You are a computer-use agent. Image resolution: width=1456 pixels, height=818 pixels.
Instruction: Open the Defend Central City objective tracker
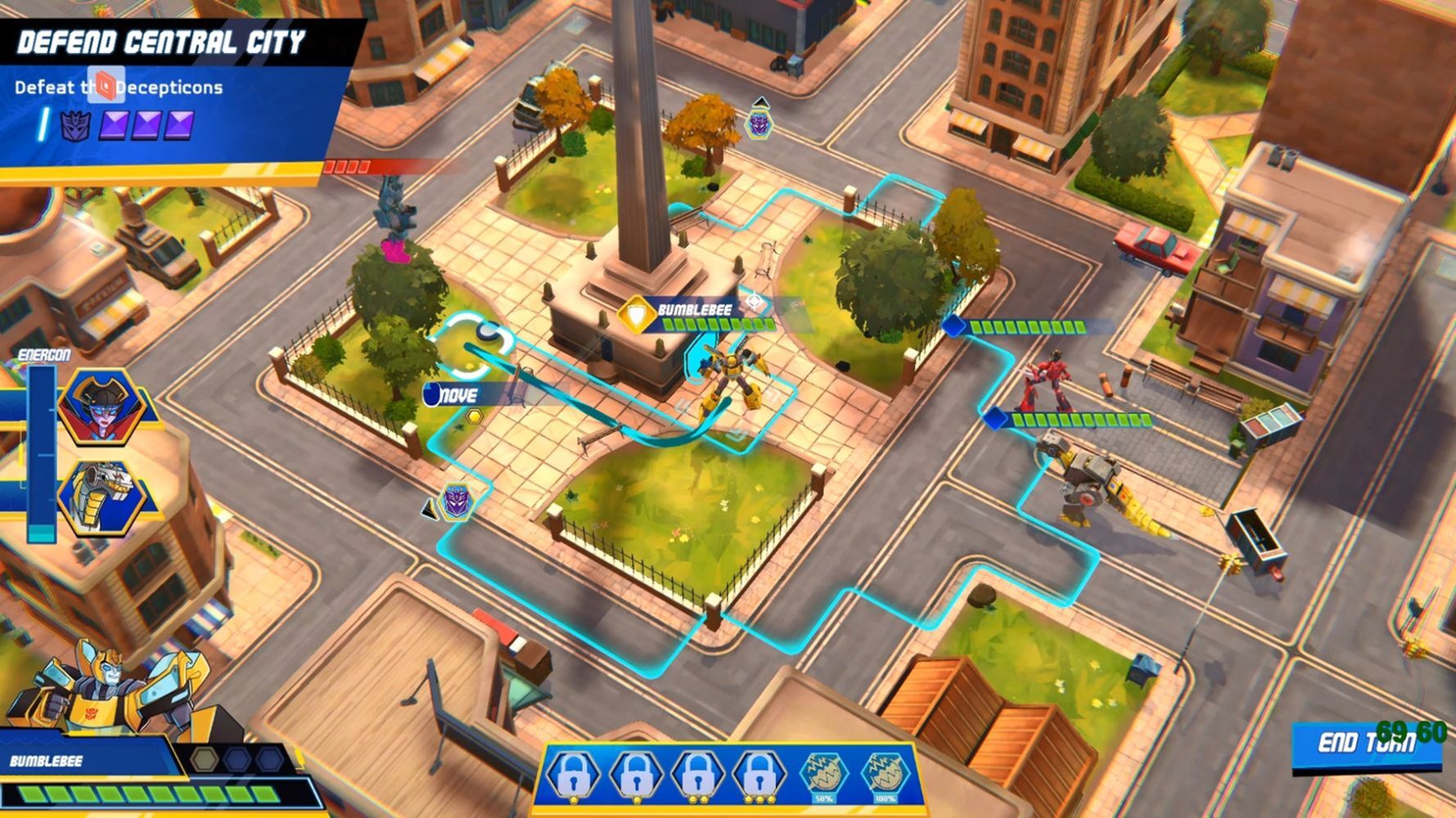click(160, 43)
